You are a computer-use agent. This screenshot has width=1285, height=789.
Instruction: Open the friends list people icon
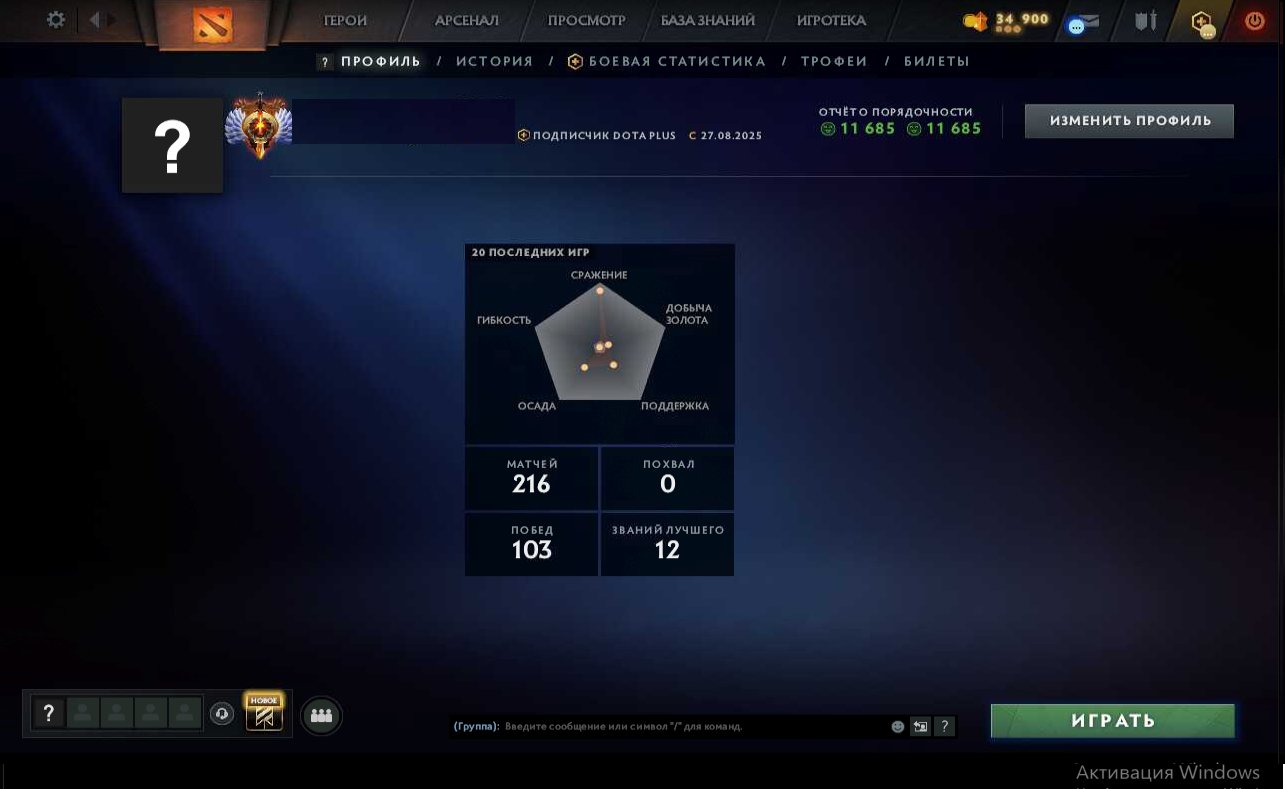coord(321,716)
